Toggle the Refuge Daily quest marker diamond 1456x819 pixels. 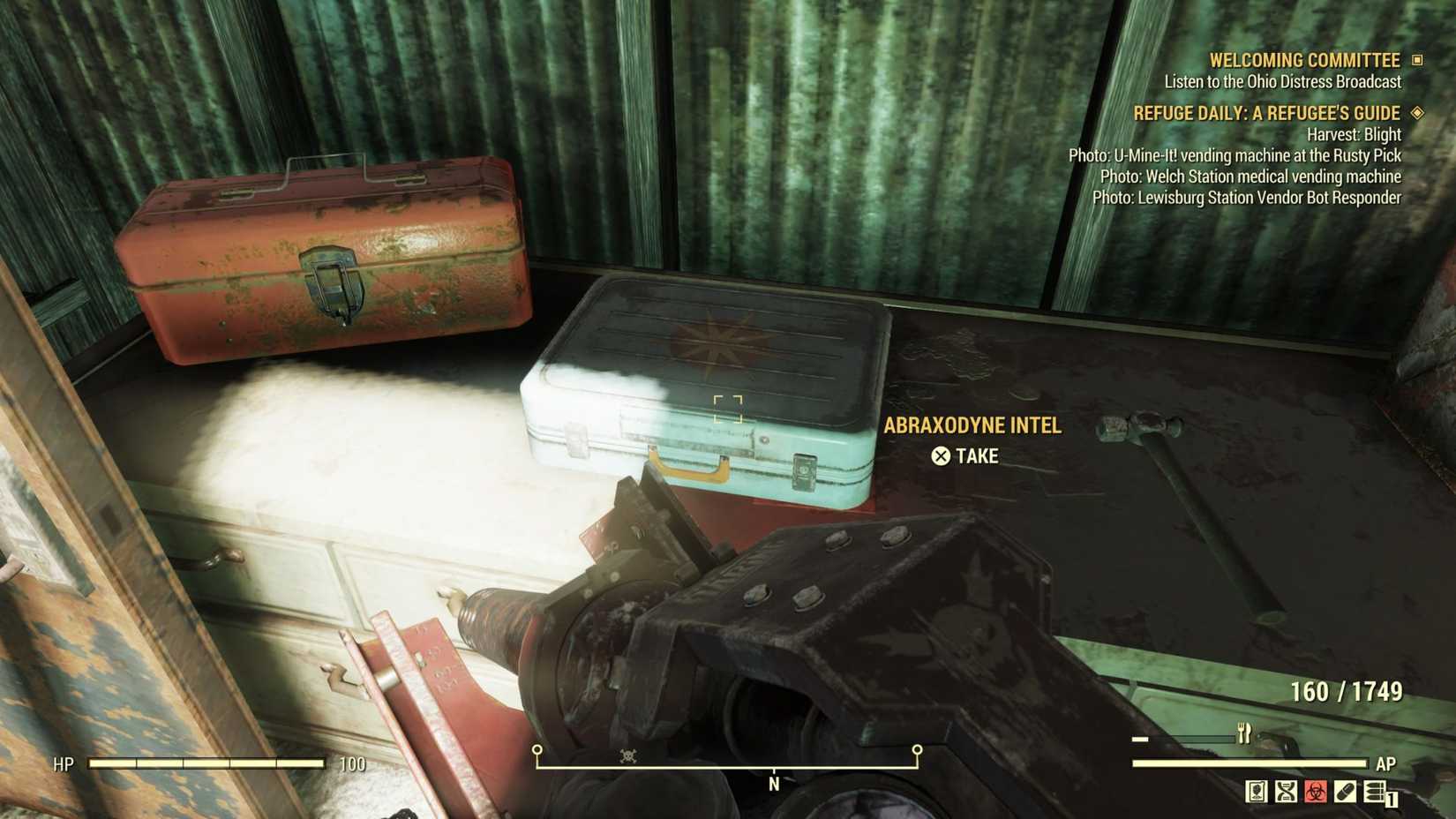pyautogui.click(x=1417, y=114)
